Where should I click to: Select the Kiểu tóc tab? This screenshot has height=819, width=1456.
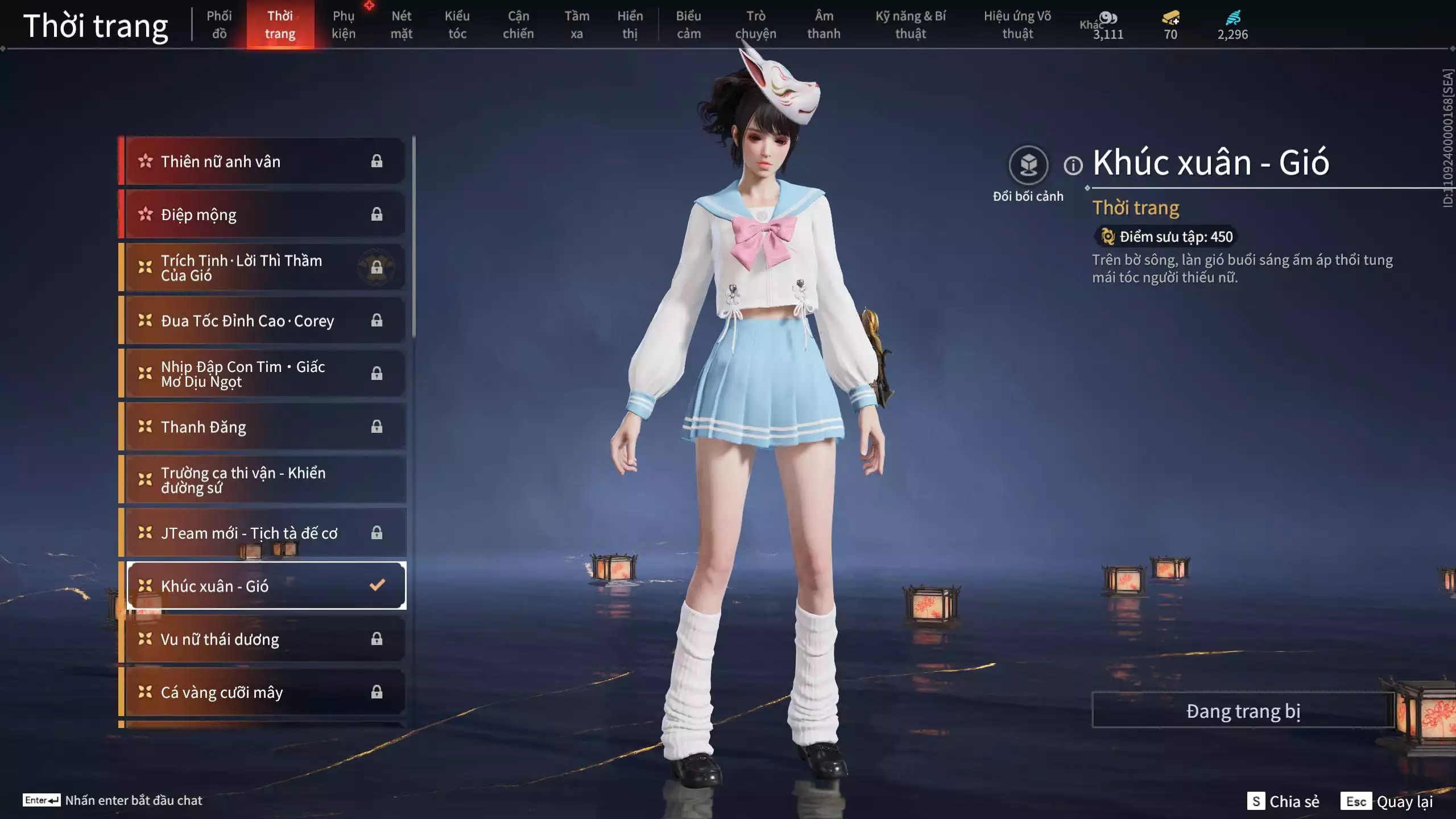pos(457,24)
